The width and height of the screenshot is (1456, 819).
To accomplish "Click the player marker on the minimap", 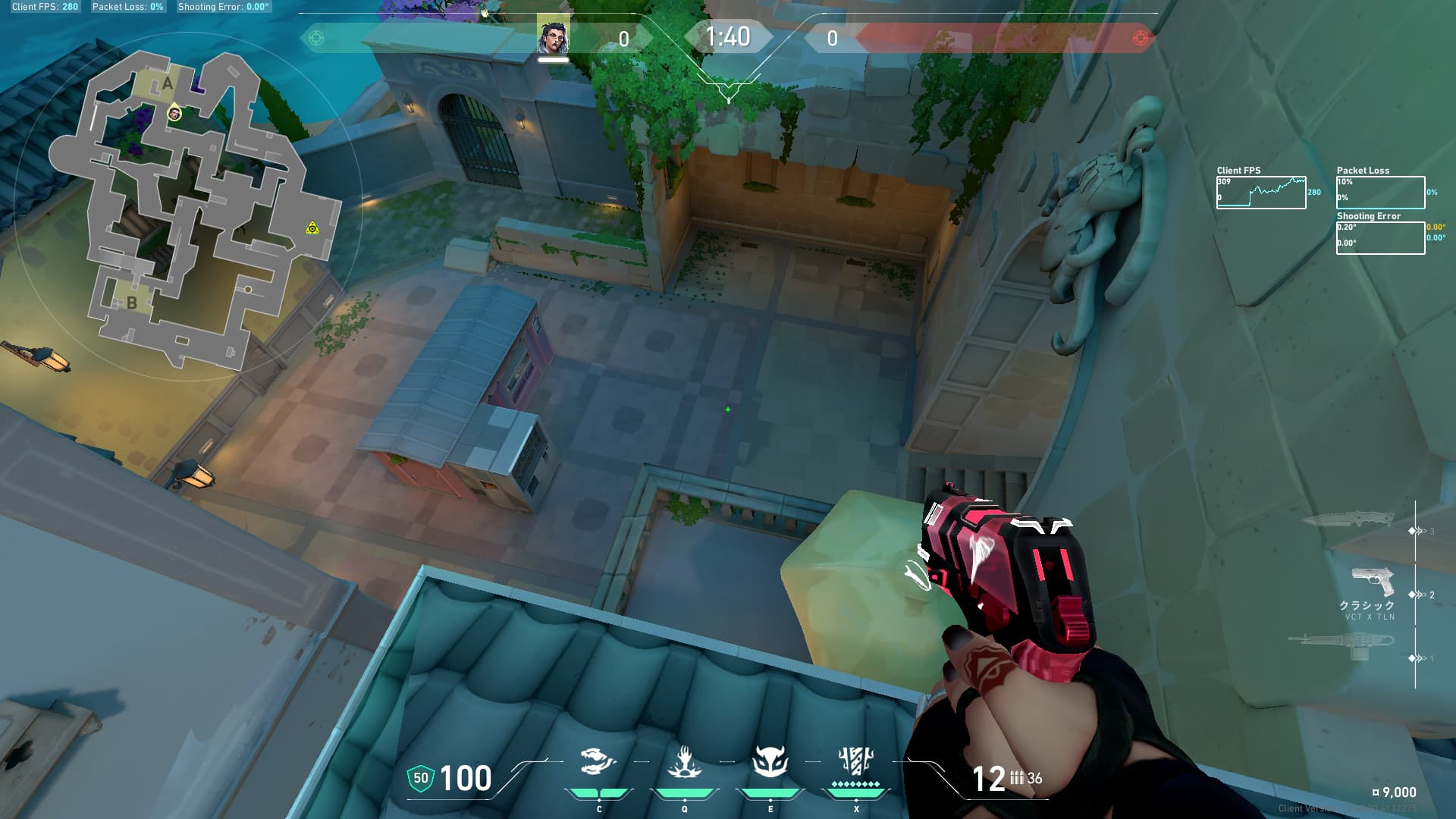I will click(x=174, y=113).
